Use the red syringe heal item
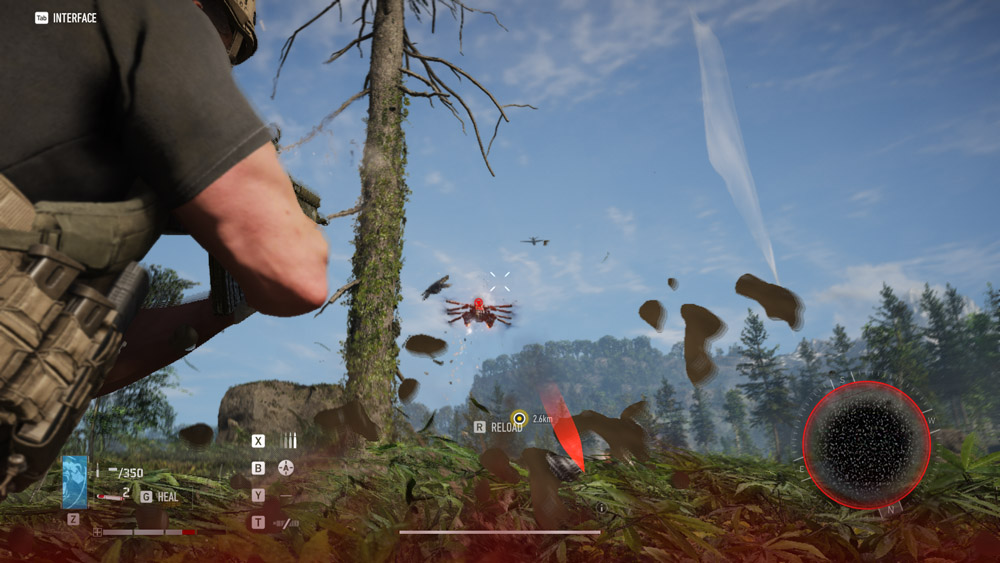The width and height of the screenshot is (1000, 563). tap(110, 496)
